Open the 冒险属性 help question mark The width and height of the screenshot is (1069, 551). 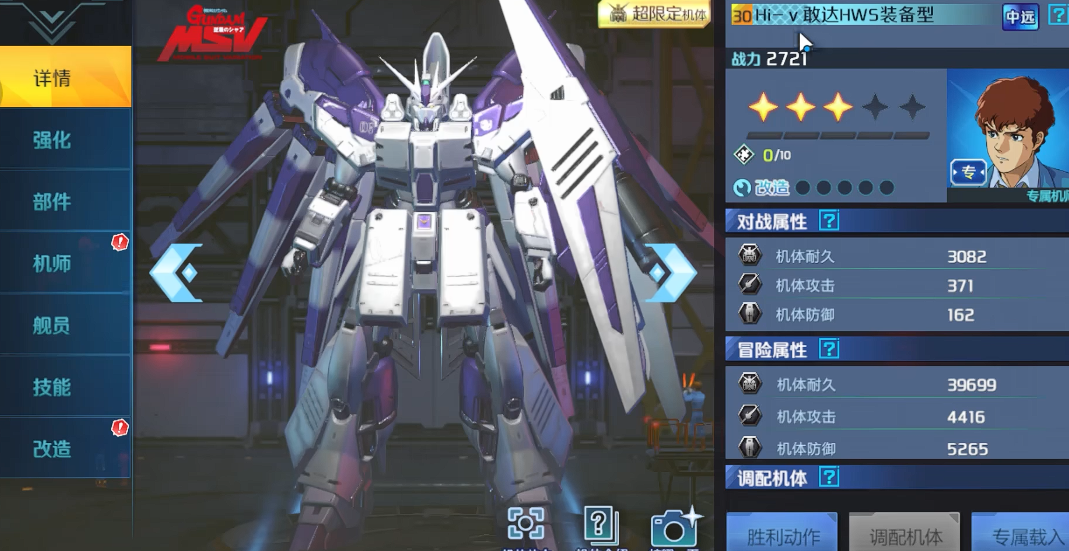click(828, 349)
